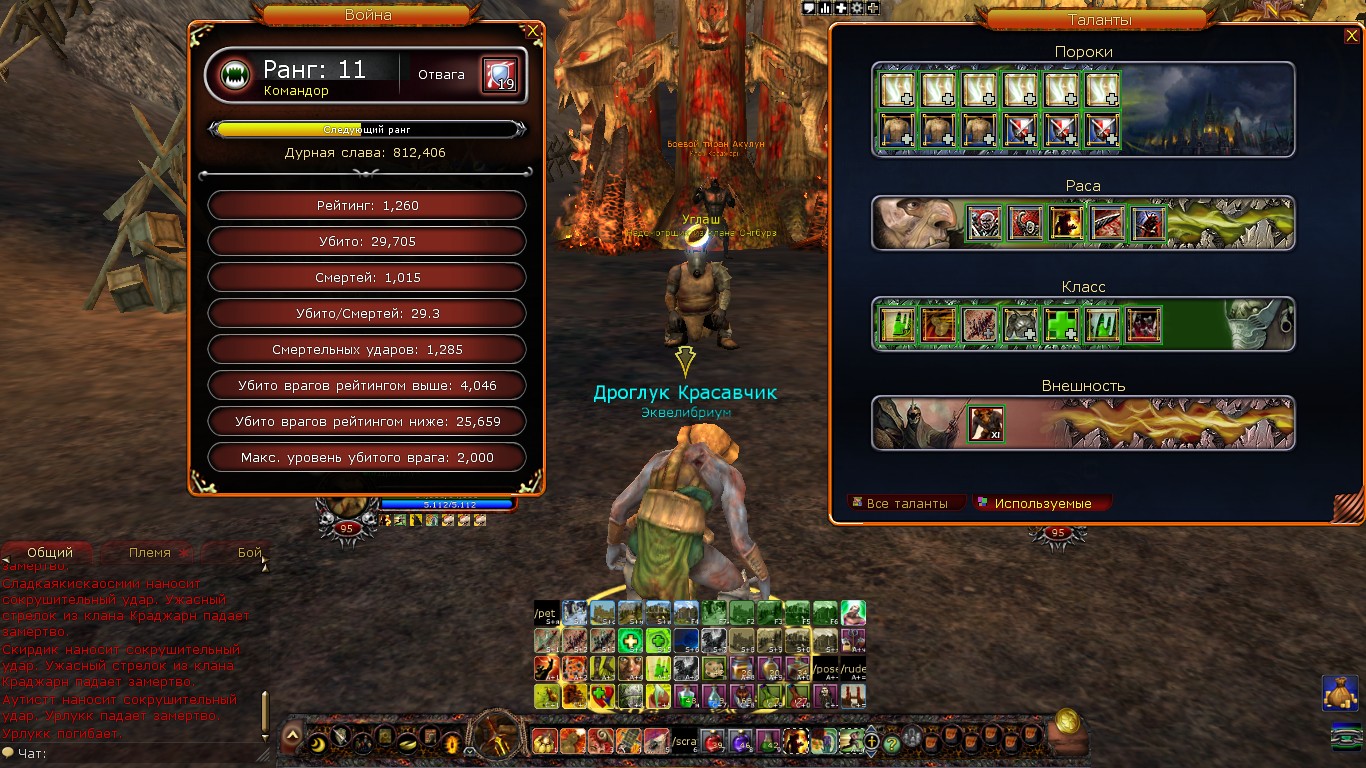Viewport: 1366px width, 768px height.
Task: Close the Война statistics window
Action: (534, 31)
